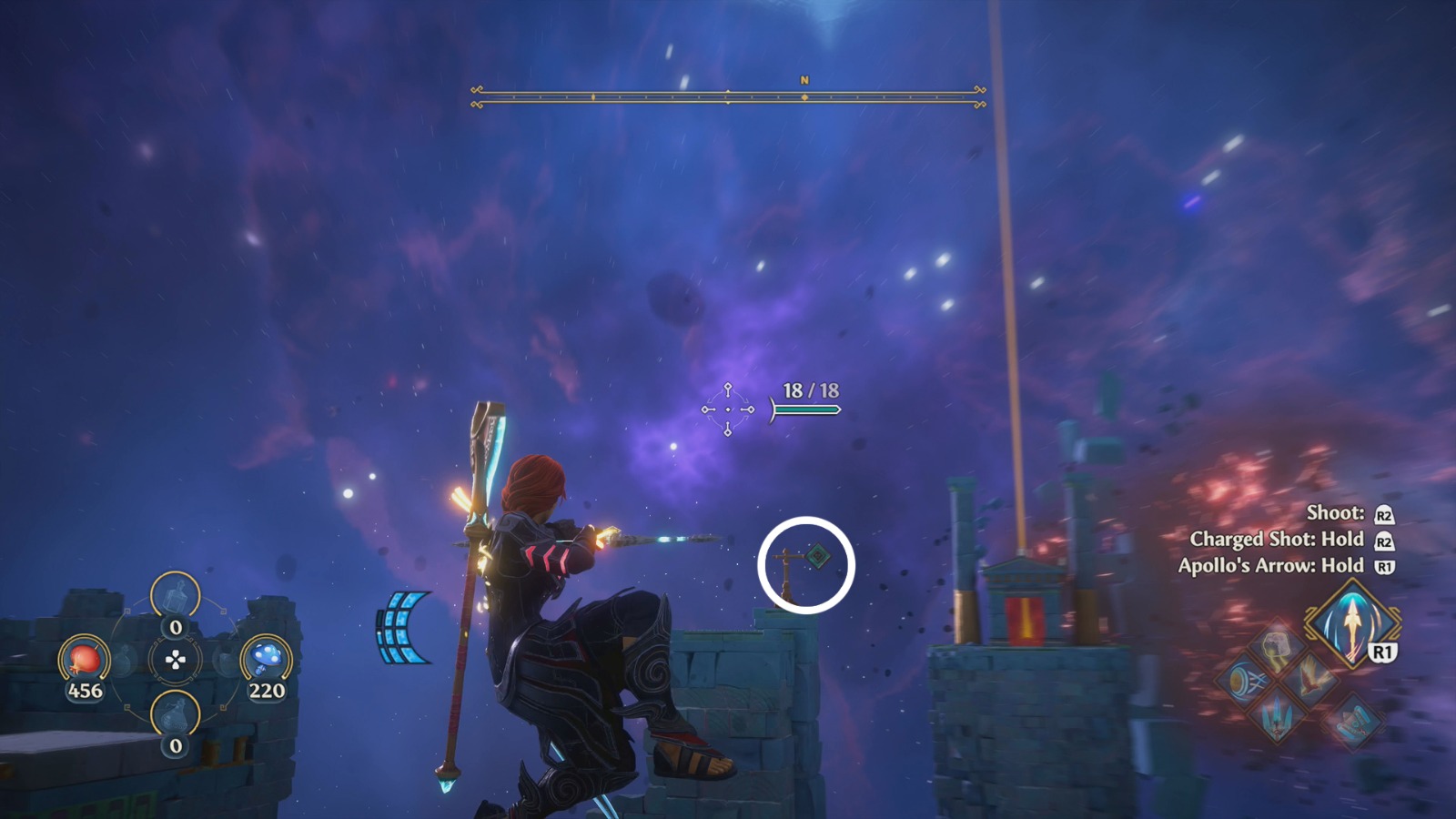The width and height of the screenshot is (1456, 819).
Task: Click the D-pad icon in wheel center
Action: coord(175,659)
